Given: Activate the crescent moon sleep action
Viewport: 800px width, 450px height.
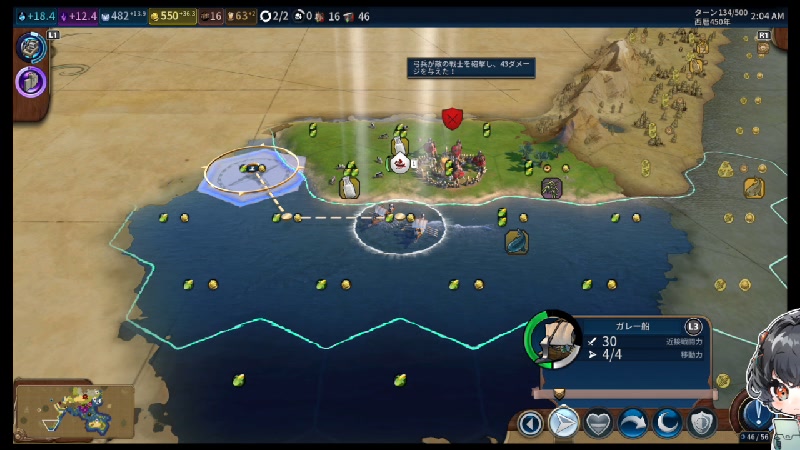Looking at the screenshot, I should tap(667, 423).
